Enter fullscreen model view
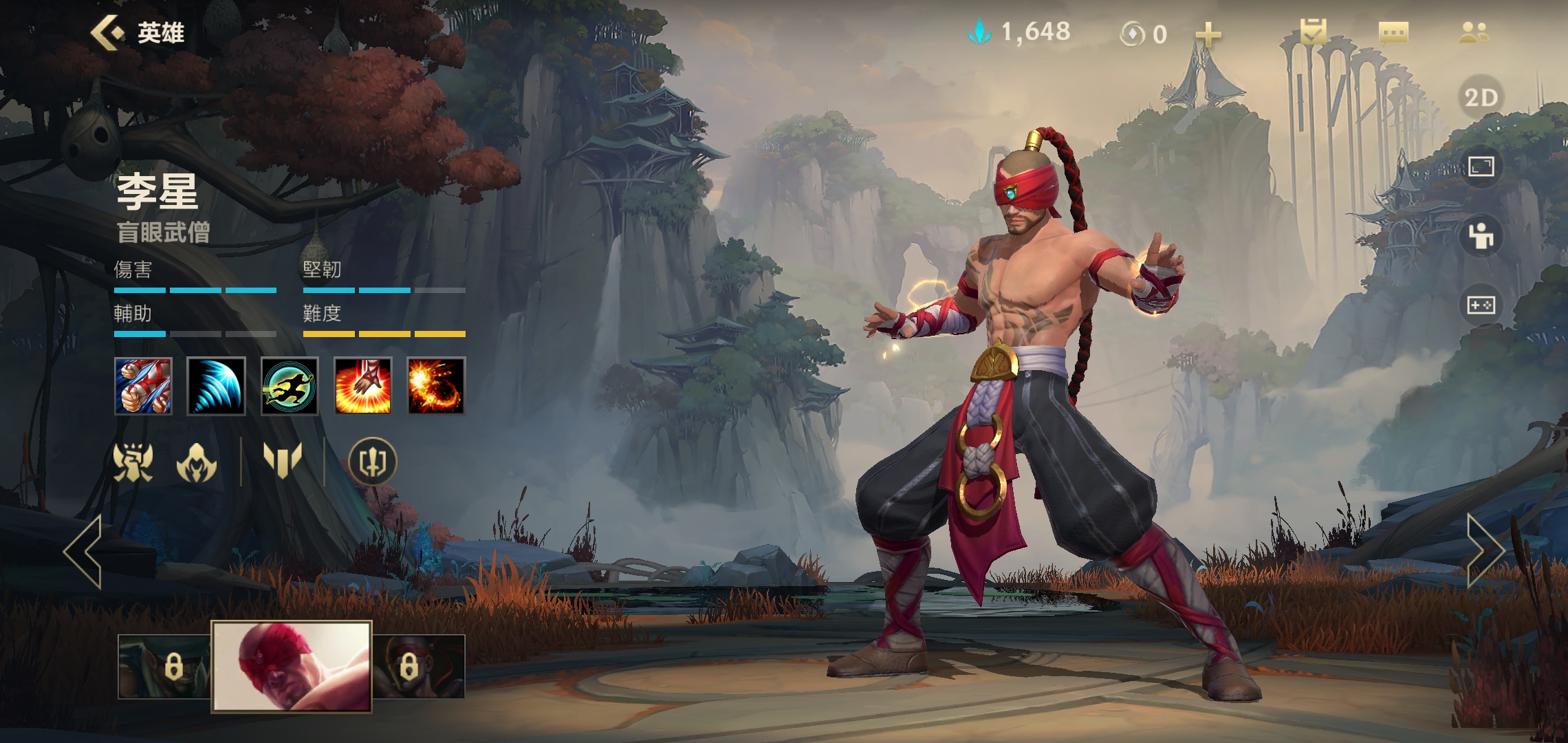The height and width of the screenshot is (743, 1568). coord(1481,166)
